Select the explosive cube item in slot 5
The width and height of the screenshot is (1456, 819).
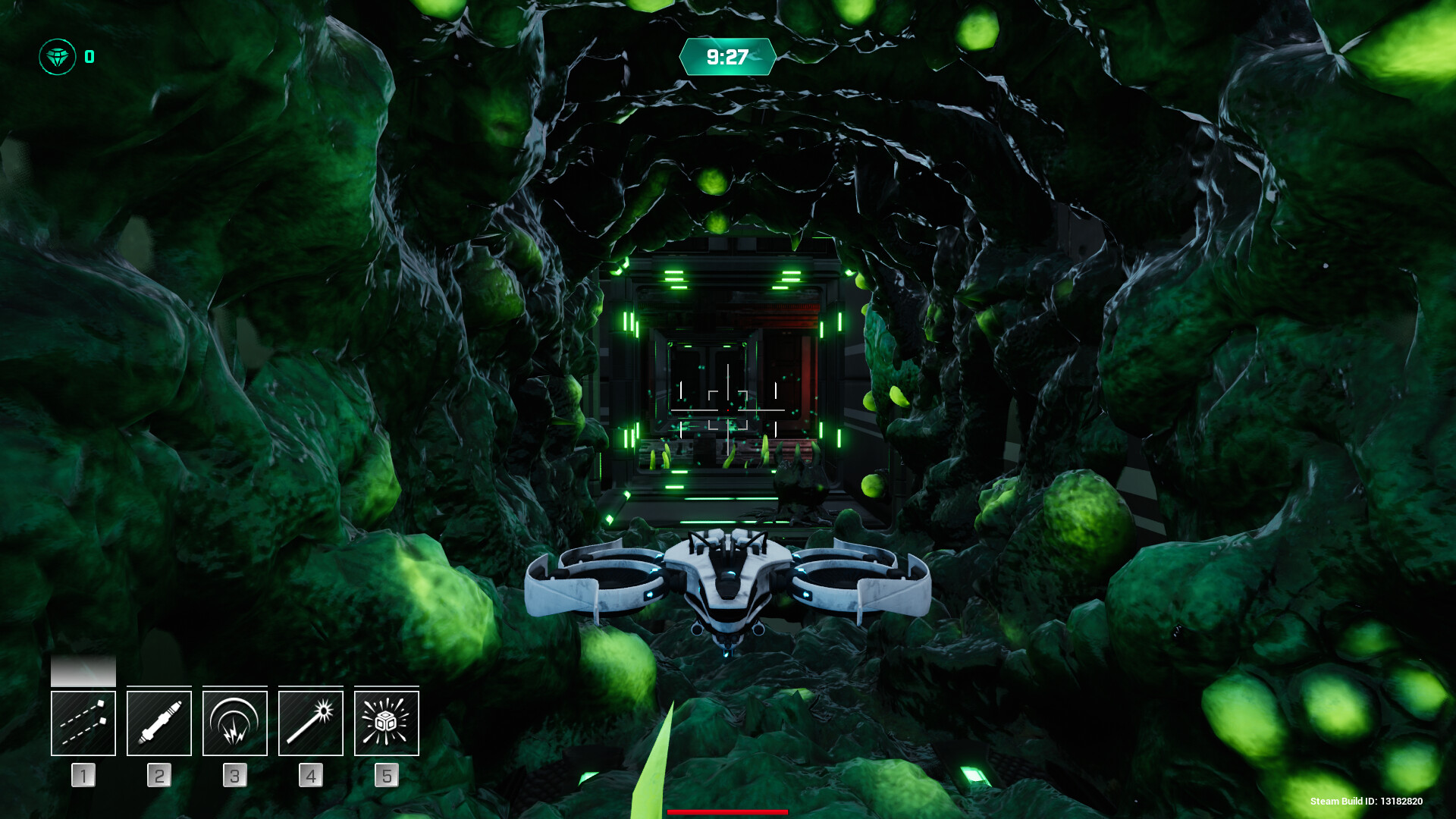pyautogui.click(x=387, y=722)
